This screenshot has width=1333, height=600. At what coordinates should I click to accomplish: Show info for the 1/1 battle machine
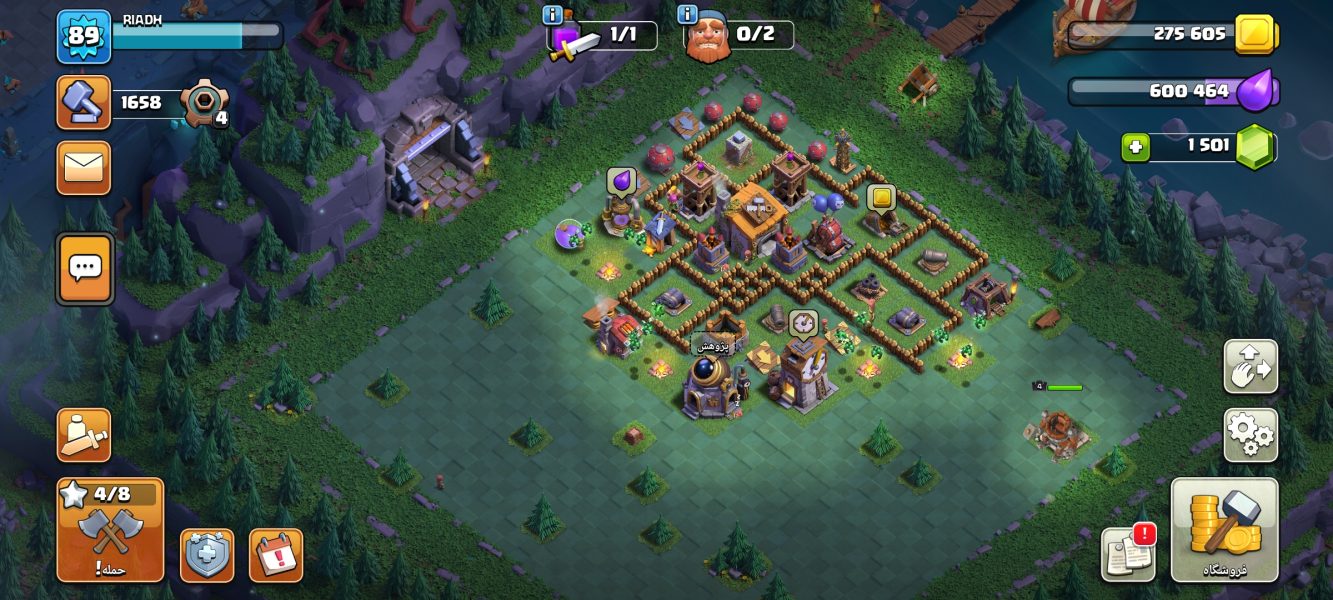[552, 15]
